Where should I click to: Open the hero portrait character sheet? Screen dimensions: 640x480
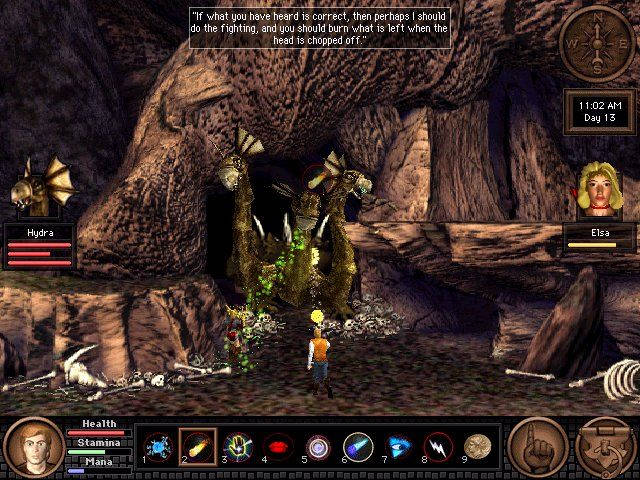coord(33,445)
